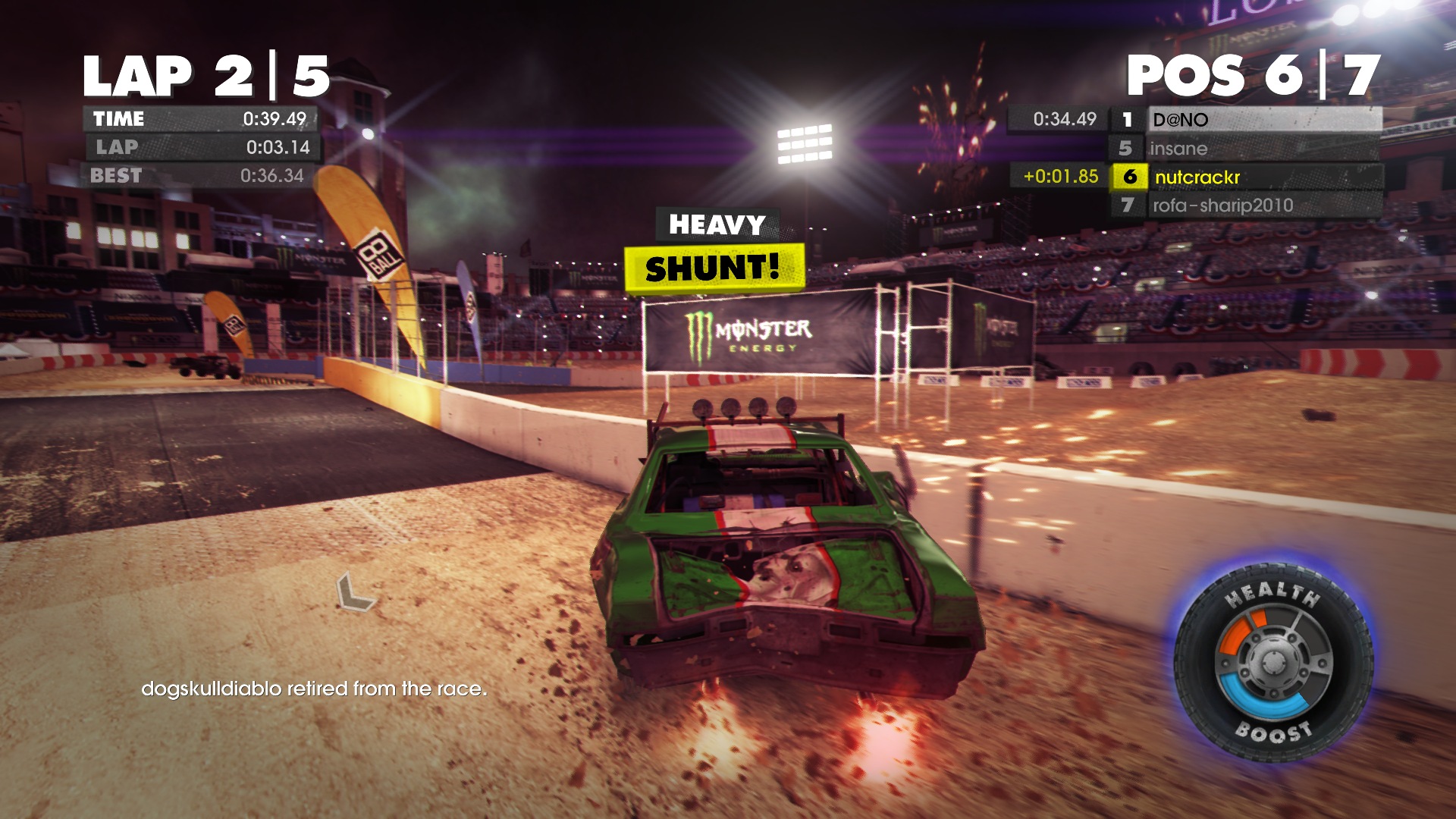This screenshot has width=1456, height=819.
Task: Click the highlighted nutcrackr standings row
Action: pos(1247,177)
